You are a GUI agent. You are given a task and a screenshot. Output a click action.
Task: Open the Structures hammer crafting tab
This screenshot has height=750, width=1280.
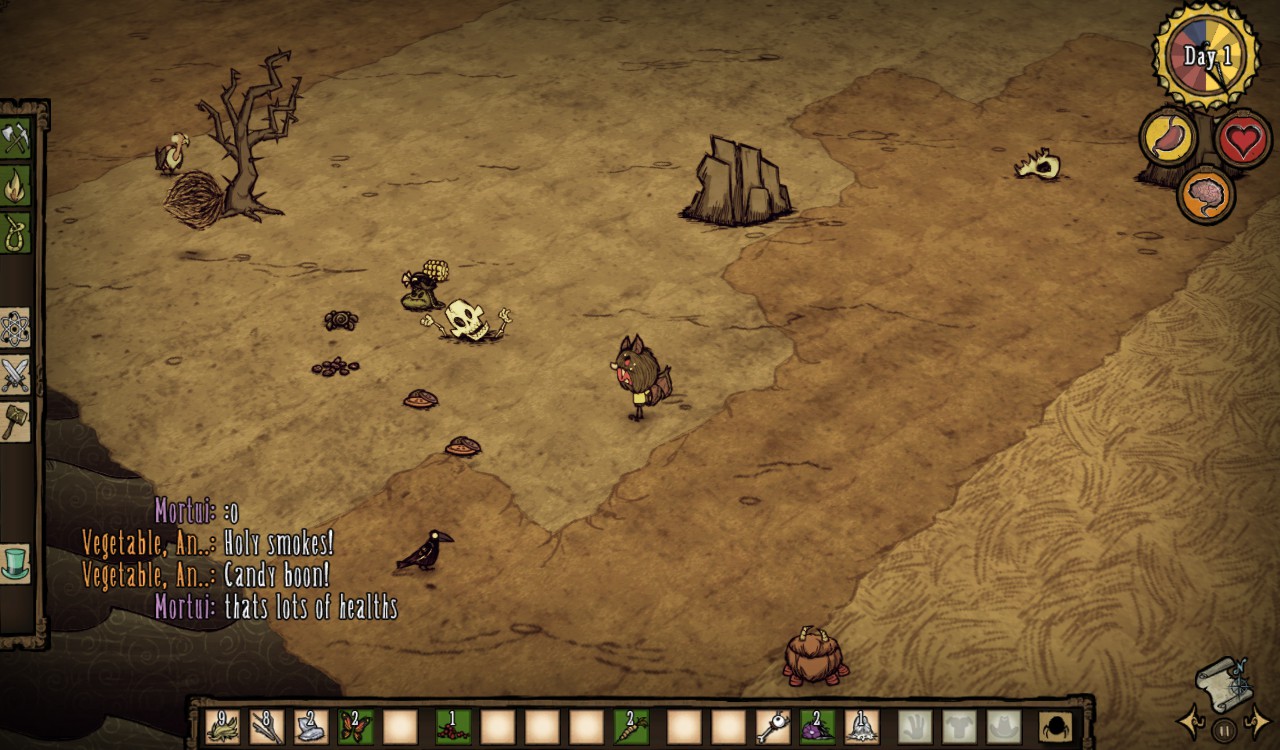(16, 421)
